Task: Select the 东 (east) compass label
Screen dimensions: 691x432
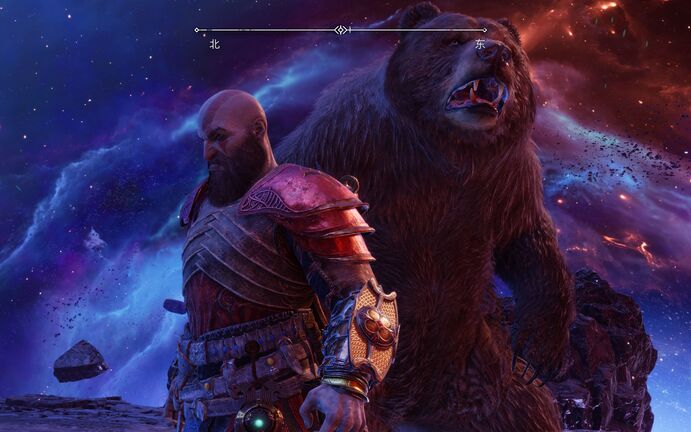Action: tap(480, 44)
